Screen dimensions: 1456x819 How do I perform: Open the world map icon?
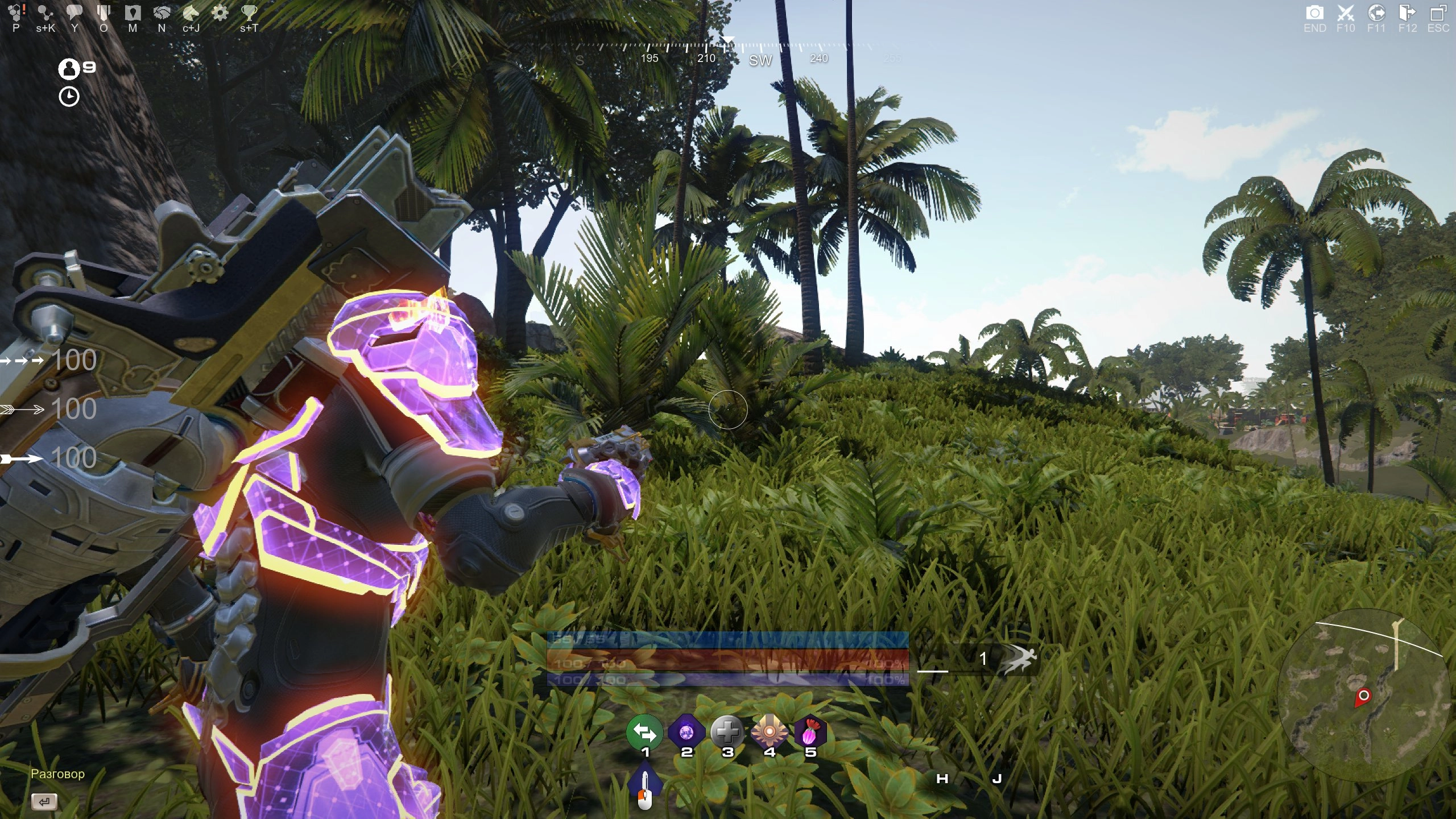click(133, 13)
